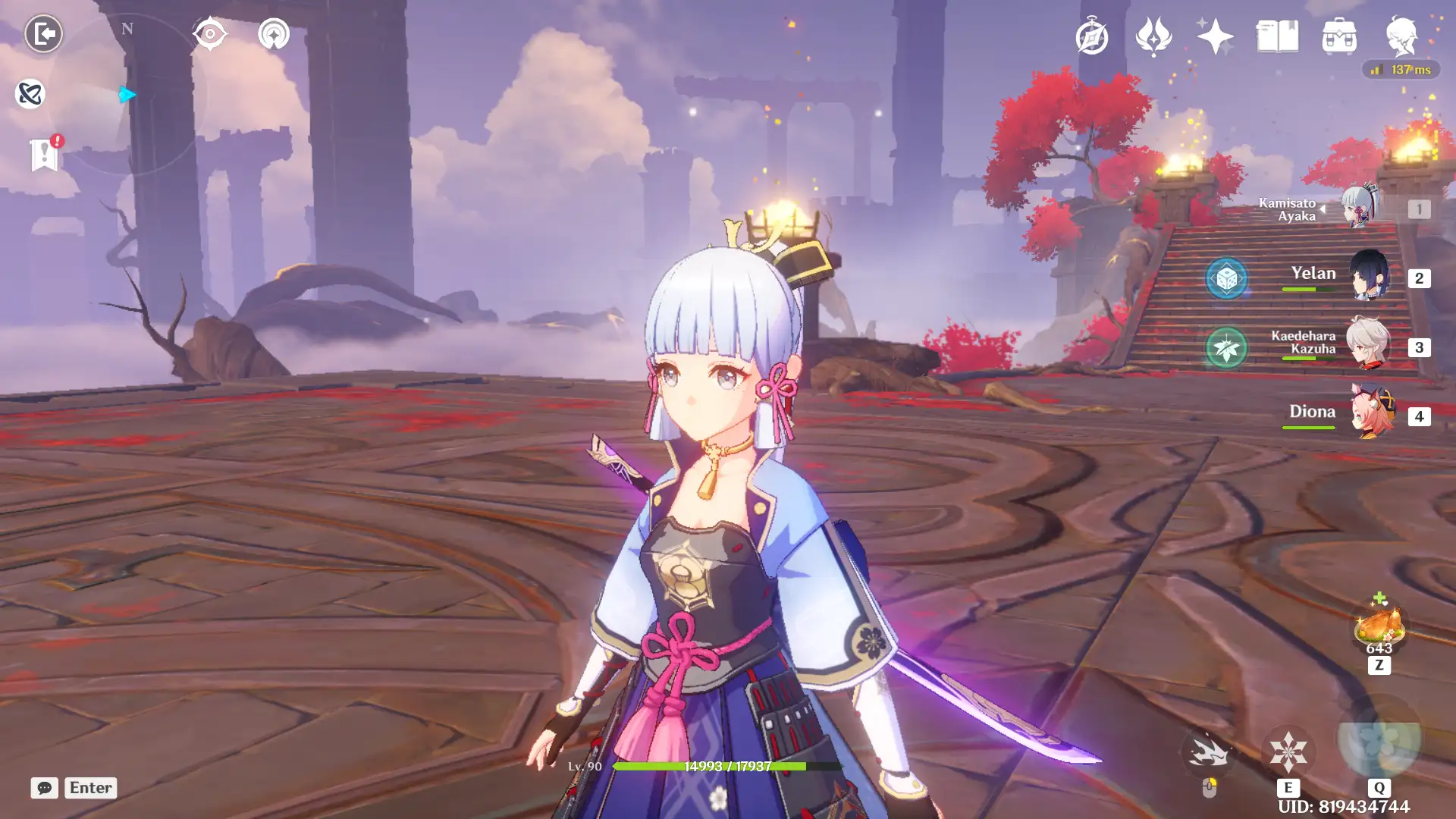Switch to Kaedehara Kazuha in the party

click(1368, 346)
